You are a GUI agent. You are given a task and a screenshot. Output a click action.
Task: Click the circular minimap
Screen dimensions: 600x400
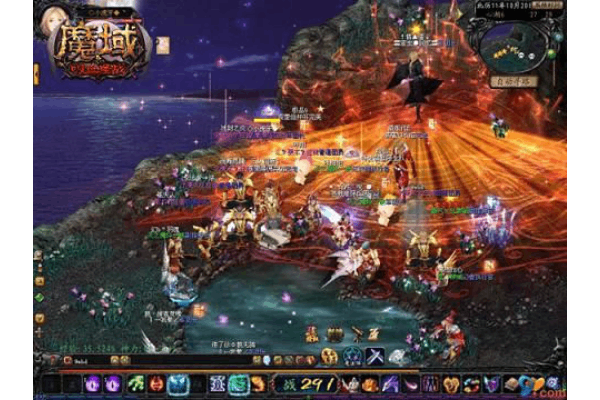[x=512, y=47]
